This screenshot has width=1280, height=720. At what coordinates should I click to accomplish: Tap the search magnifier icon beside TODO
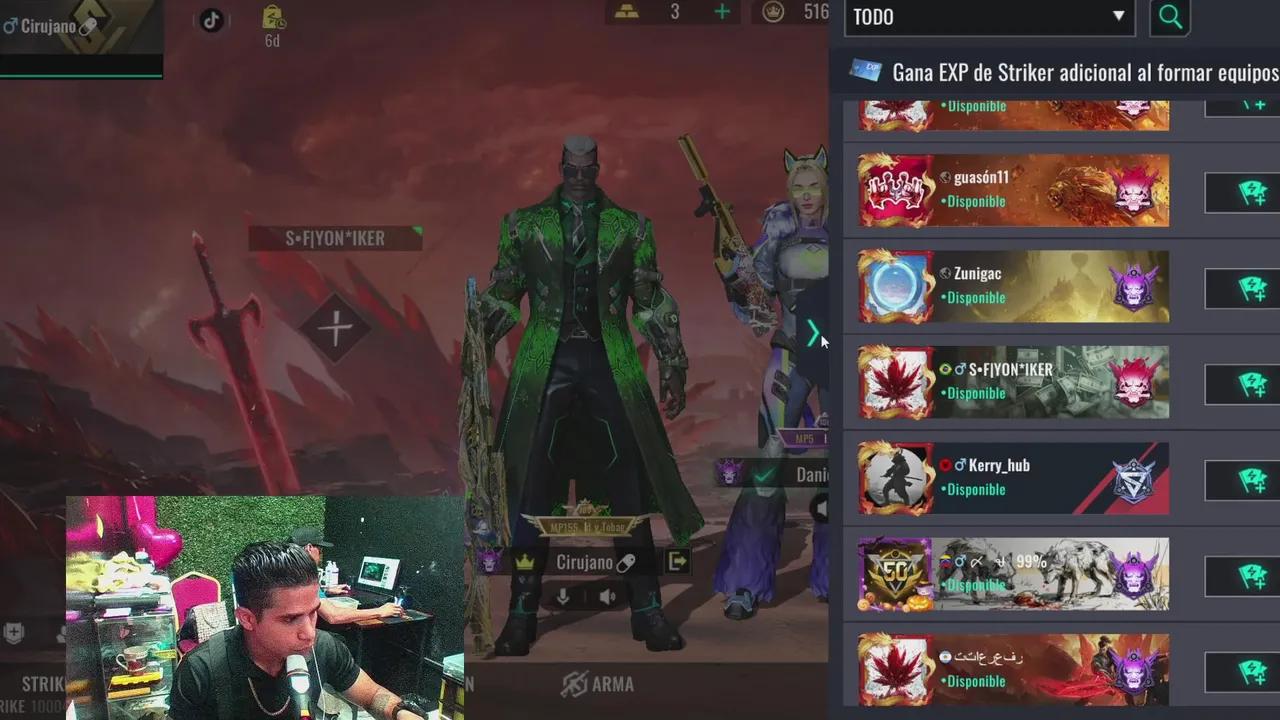click(x=1170, y=17)
